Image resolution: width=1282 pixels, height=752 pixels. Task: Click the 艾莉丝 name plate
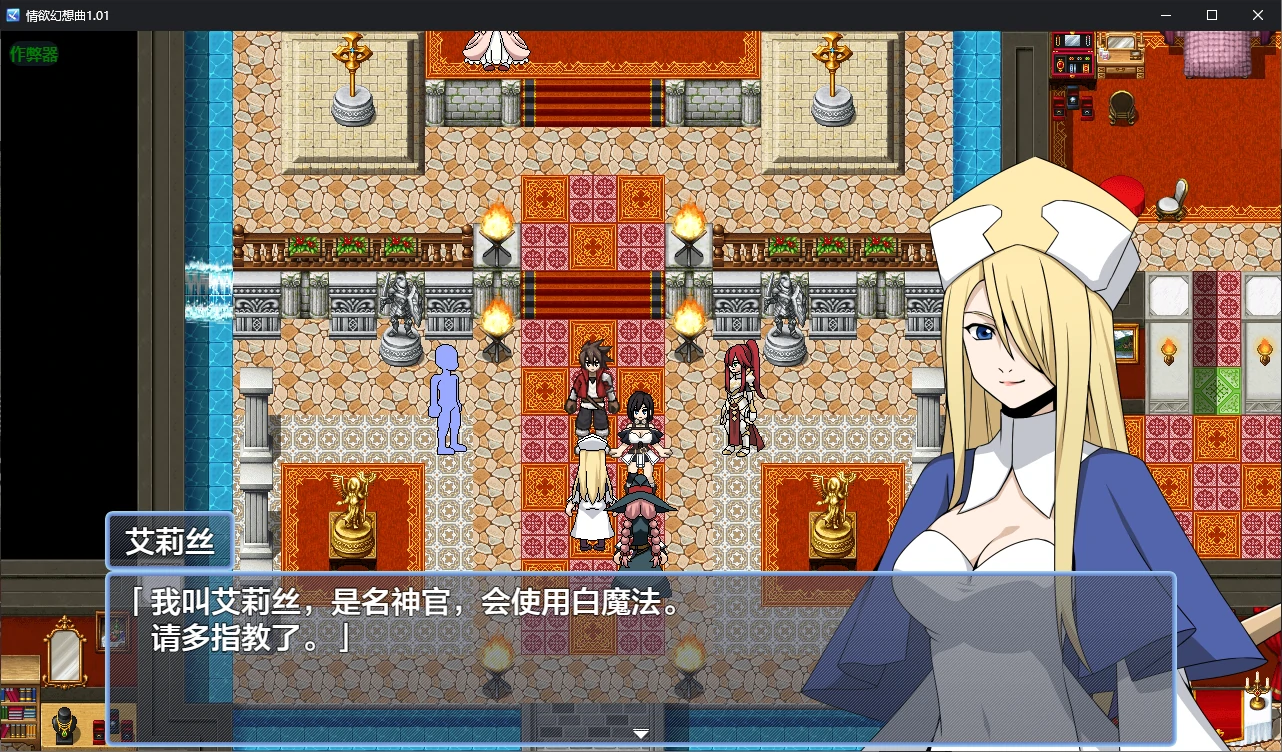coord(168,541)
